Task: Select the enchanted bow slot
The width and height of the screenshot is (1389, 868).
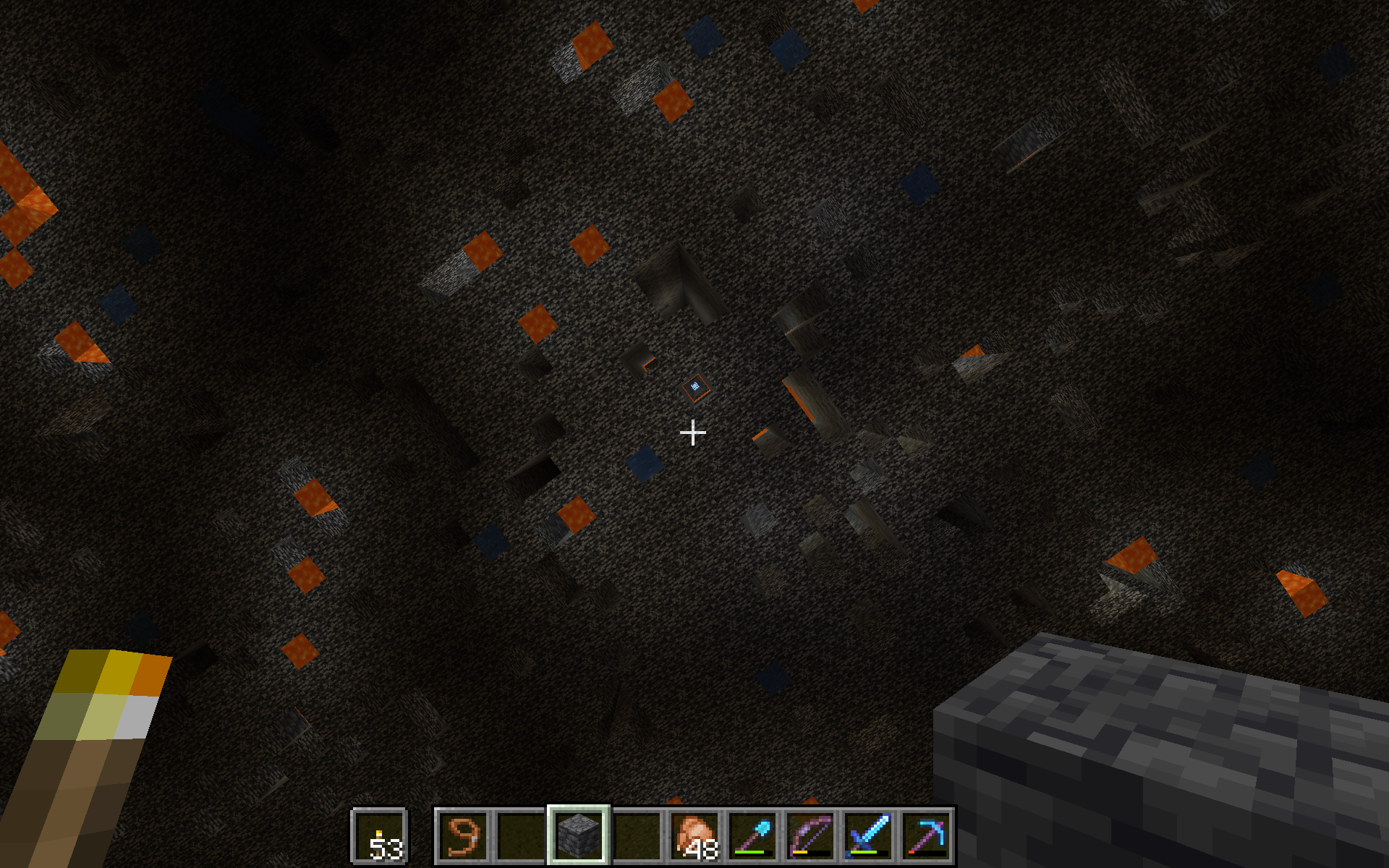Action: tap(810, 836)
